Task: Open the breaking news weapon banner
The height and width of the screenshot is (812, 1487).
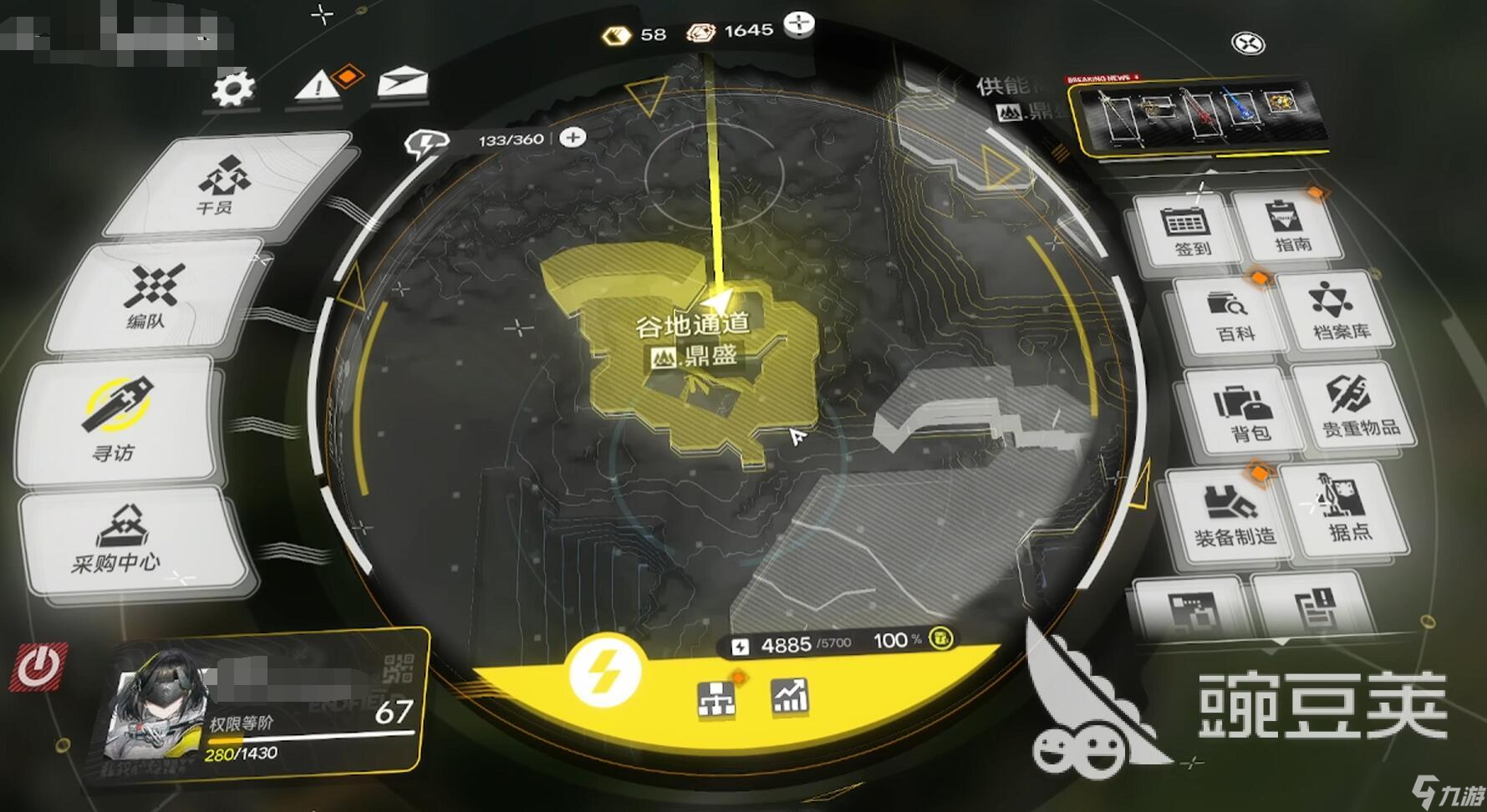Action: click(1199, 115)
